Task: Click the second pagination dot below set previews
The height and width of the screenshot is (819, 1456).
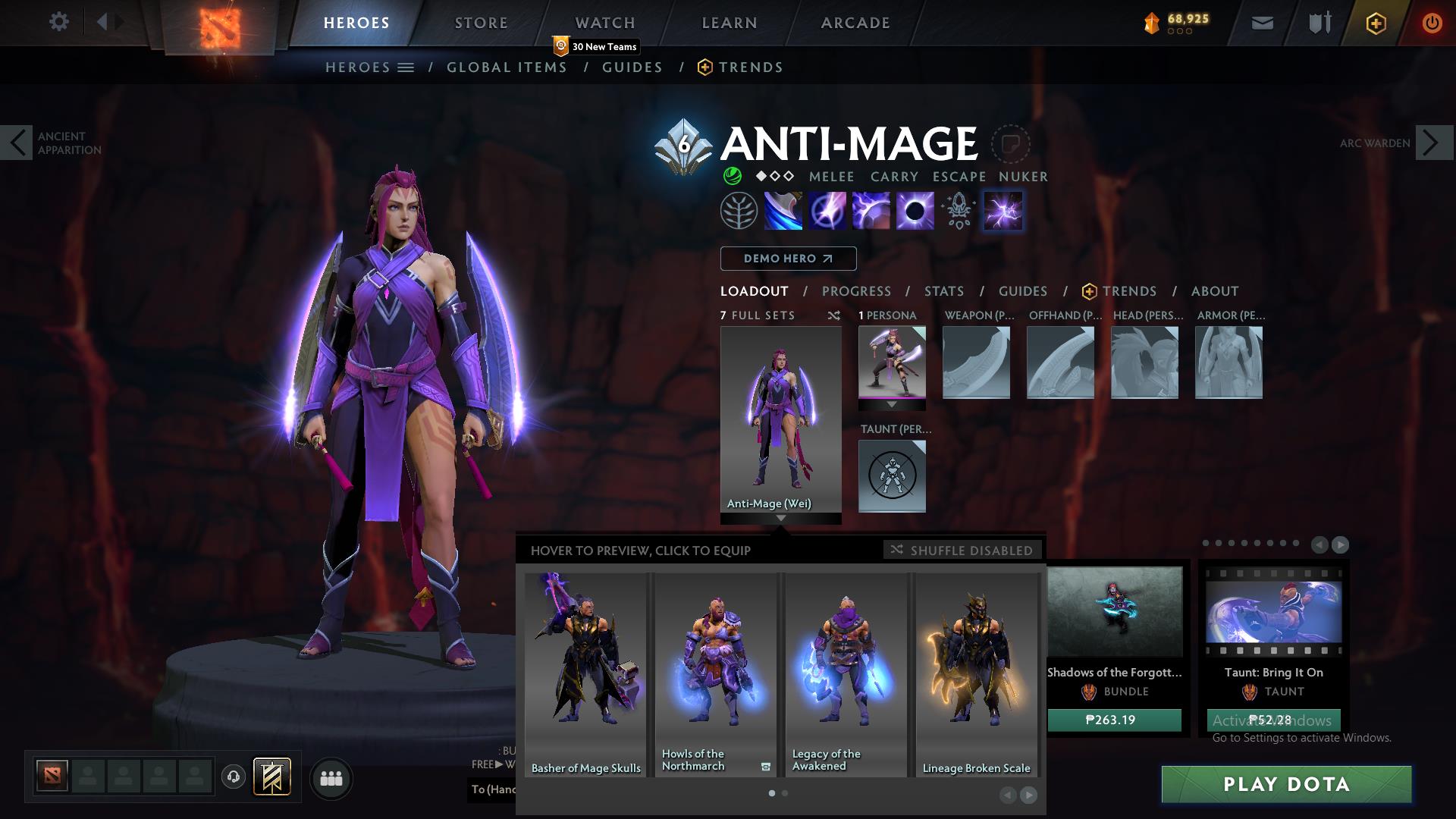Action: (x=785, y=793)
